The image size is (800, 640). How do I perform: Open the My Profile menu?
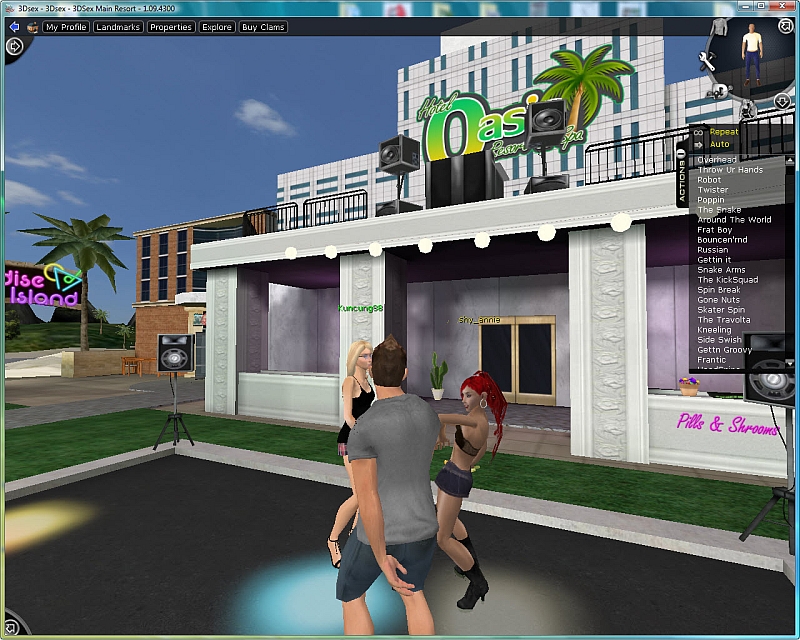(66, 27)
